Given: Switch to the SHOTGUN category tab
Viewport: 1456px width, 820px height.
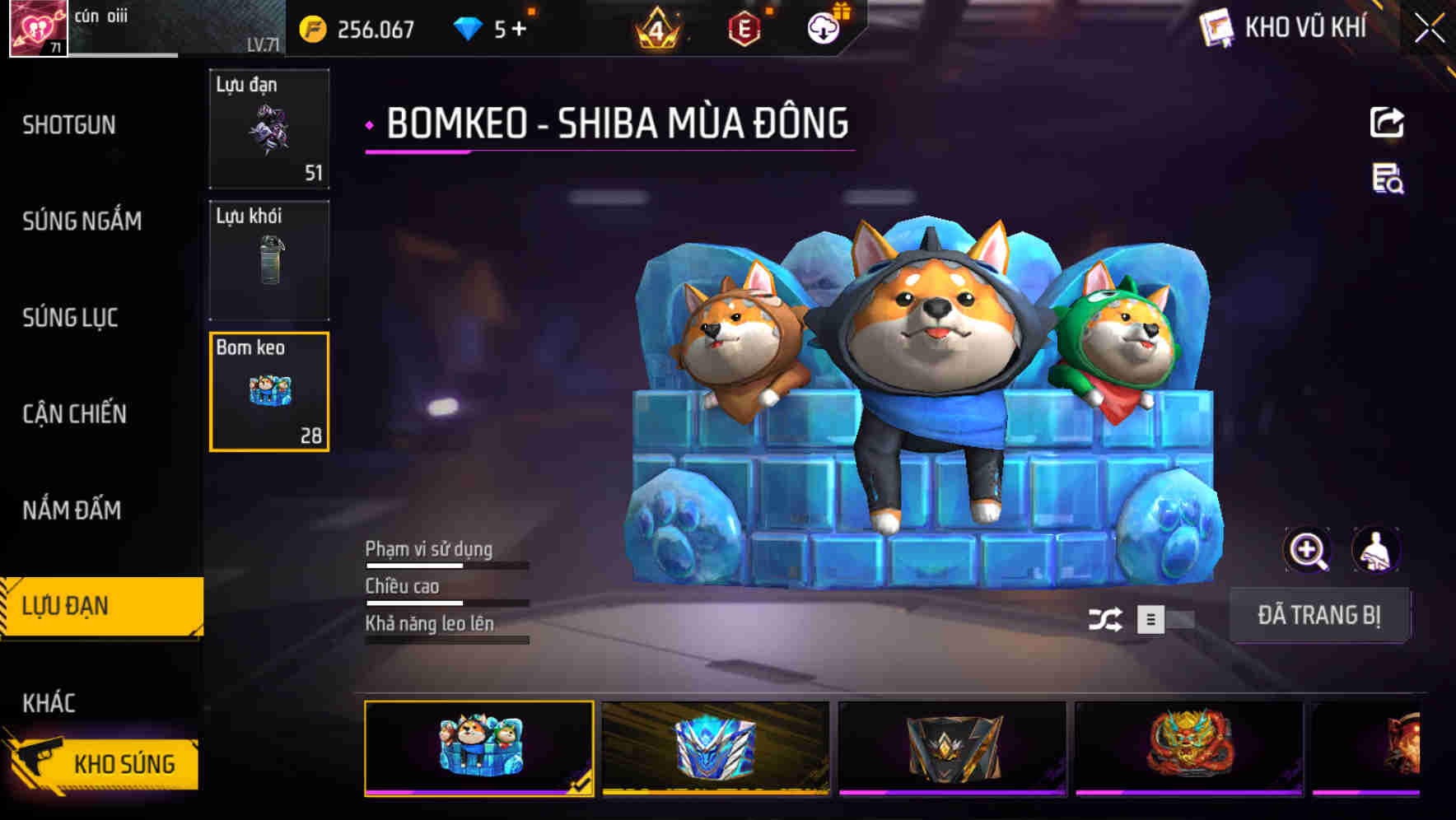Looking at the screenshot, I should click(70, 125).
